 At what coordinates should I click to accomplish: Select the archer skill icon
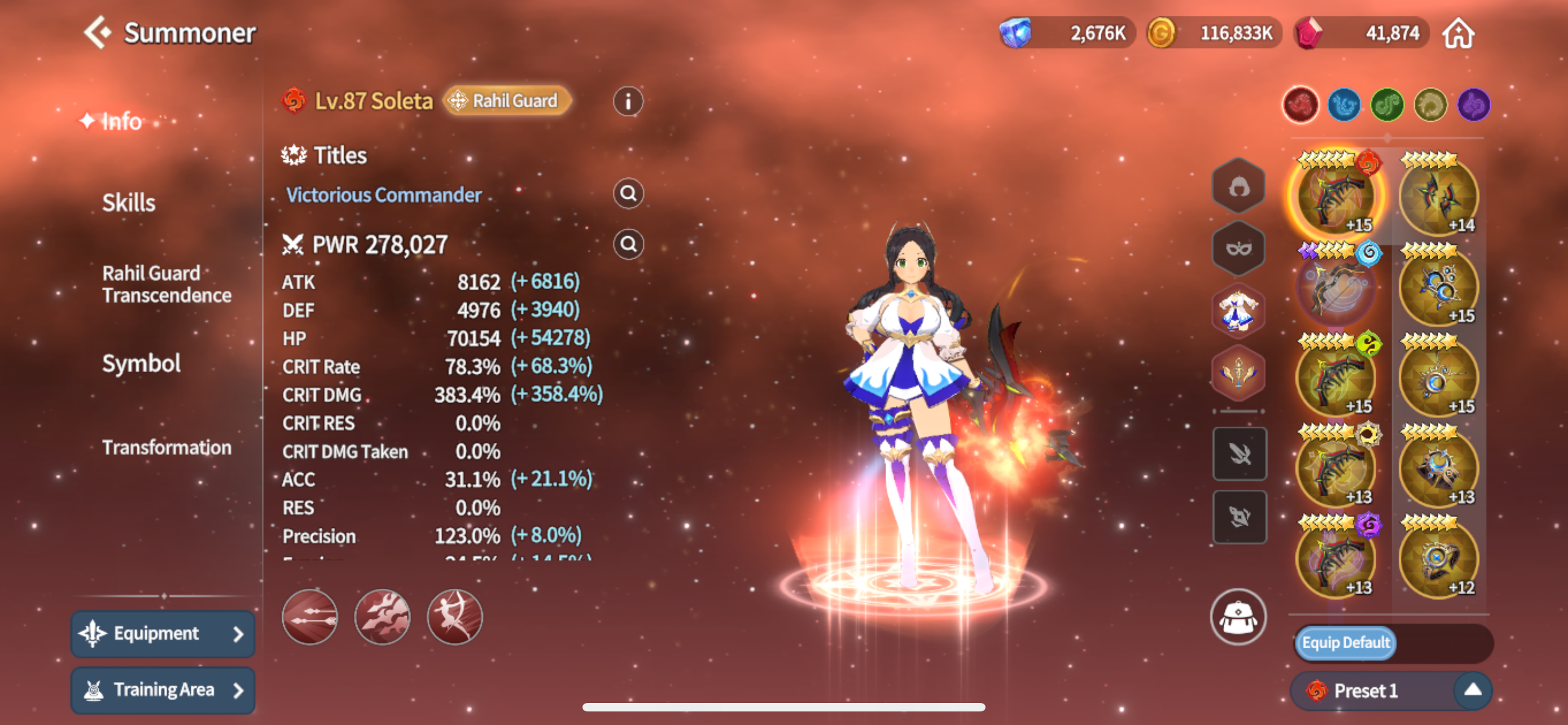[455, 617]
